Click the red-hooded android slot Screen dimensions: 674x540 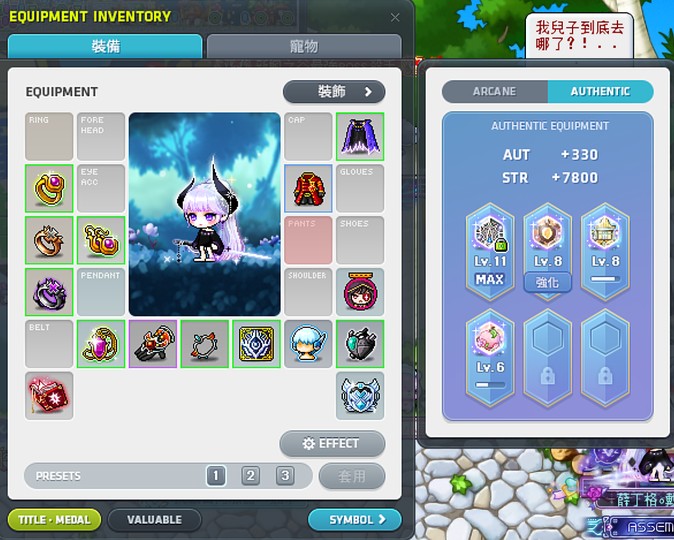click(x=360, y=292)
